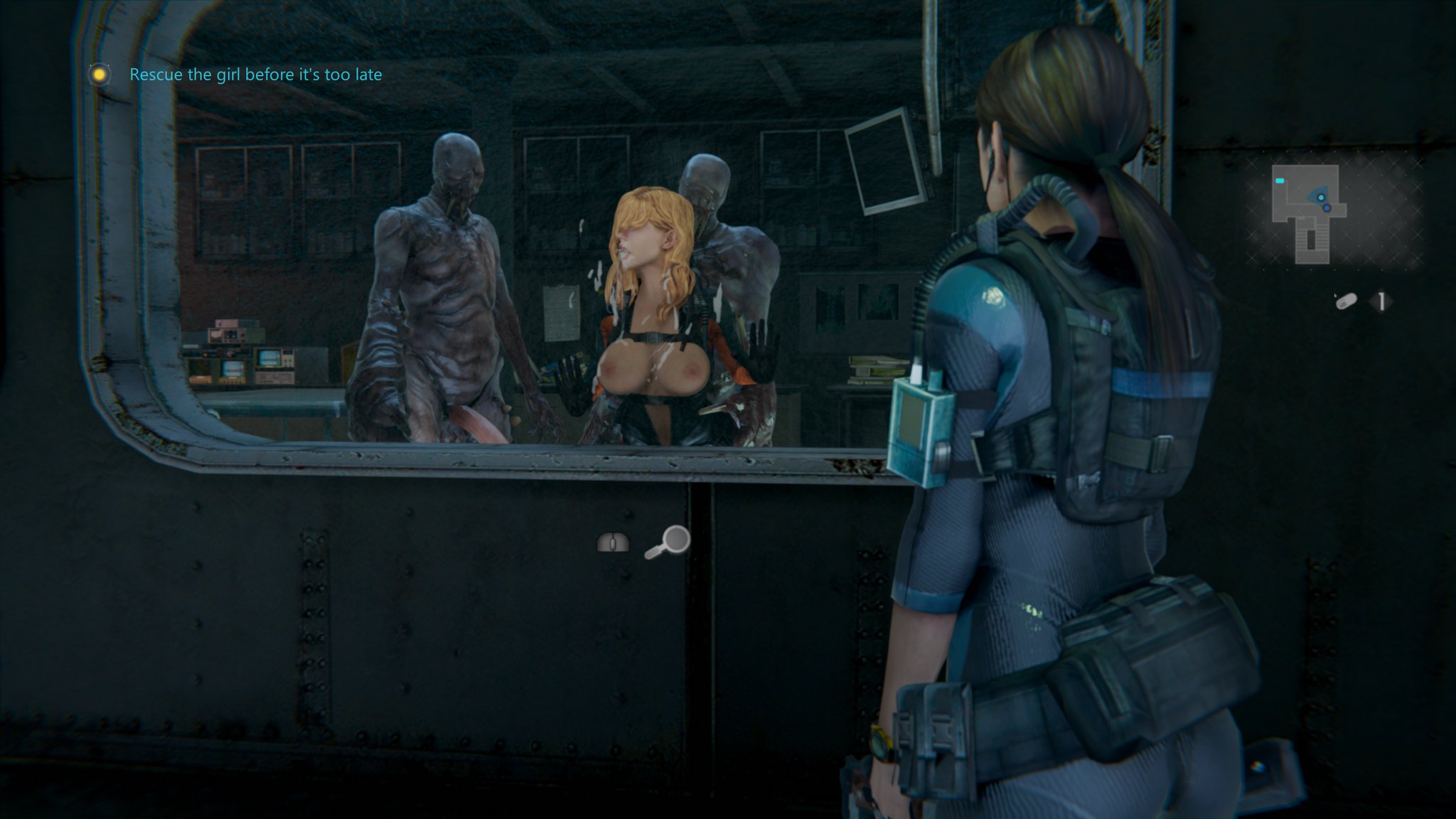Select the yellow objective marker dot
This screenshot has height=819, width=1456.
tap(100, 74)
